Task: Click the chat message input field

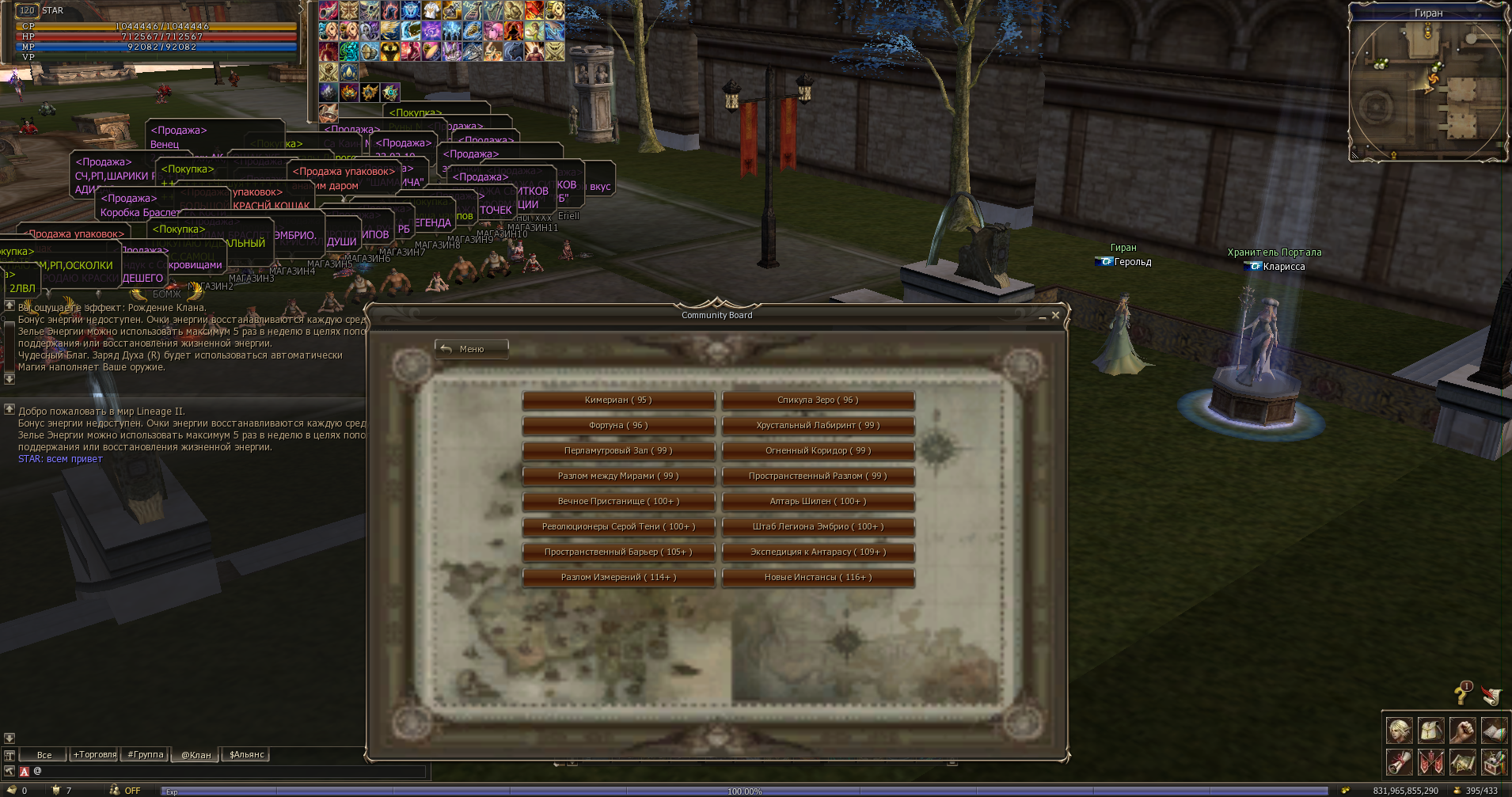Action: (x=230, y=771)
